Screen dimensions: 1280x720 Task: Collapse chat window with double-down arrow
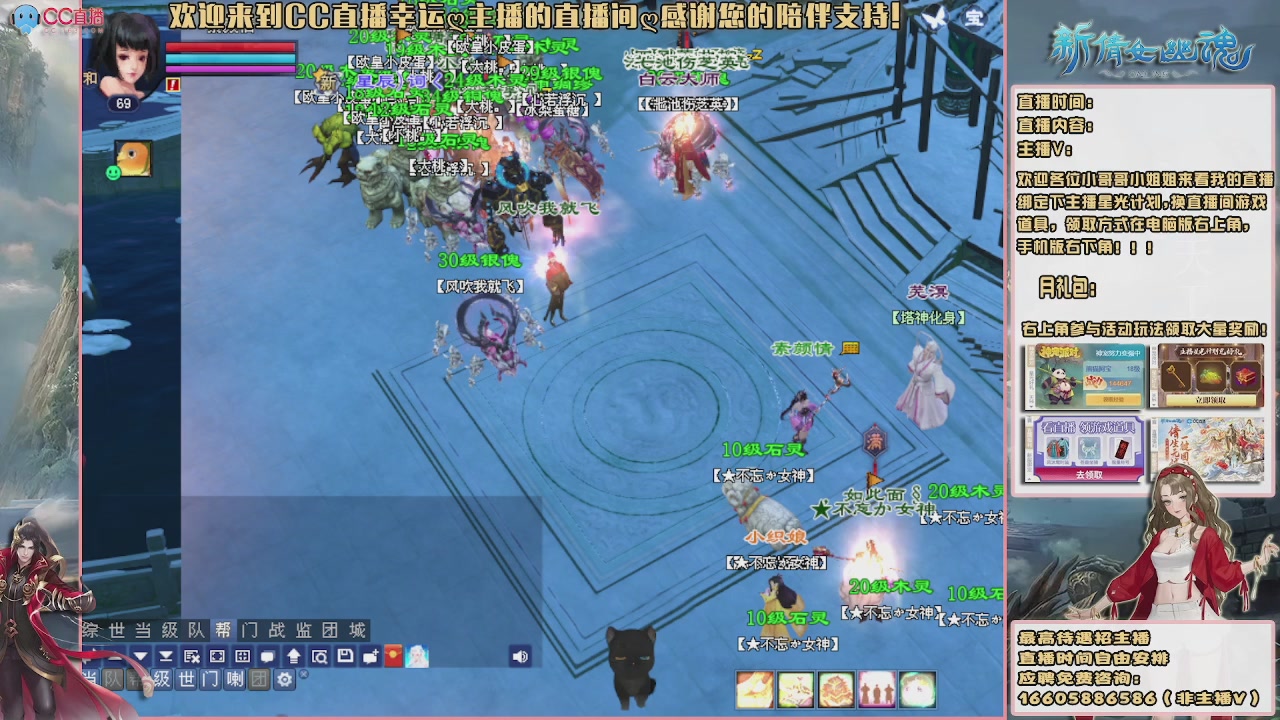[x=164, y=656]
